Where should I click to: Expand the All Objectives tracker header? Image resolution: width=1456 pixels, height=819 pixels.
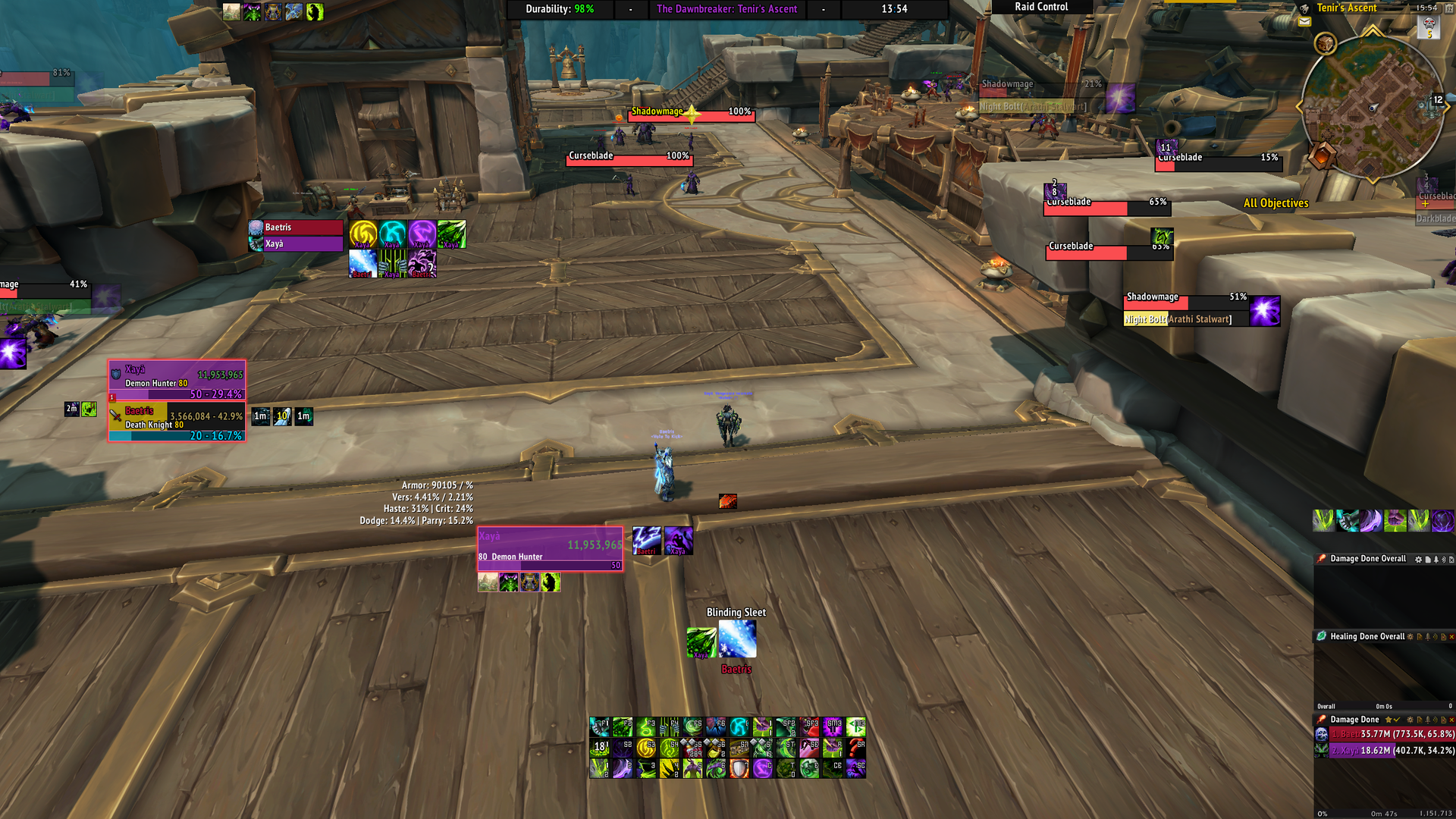coord(1276,203)
